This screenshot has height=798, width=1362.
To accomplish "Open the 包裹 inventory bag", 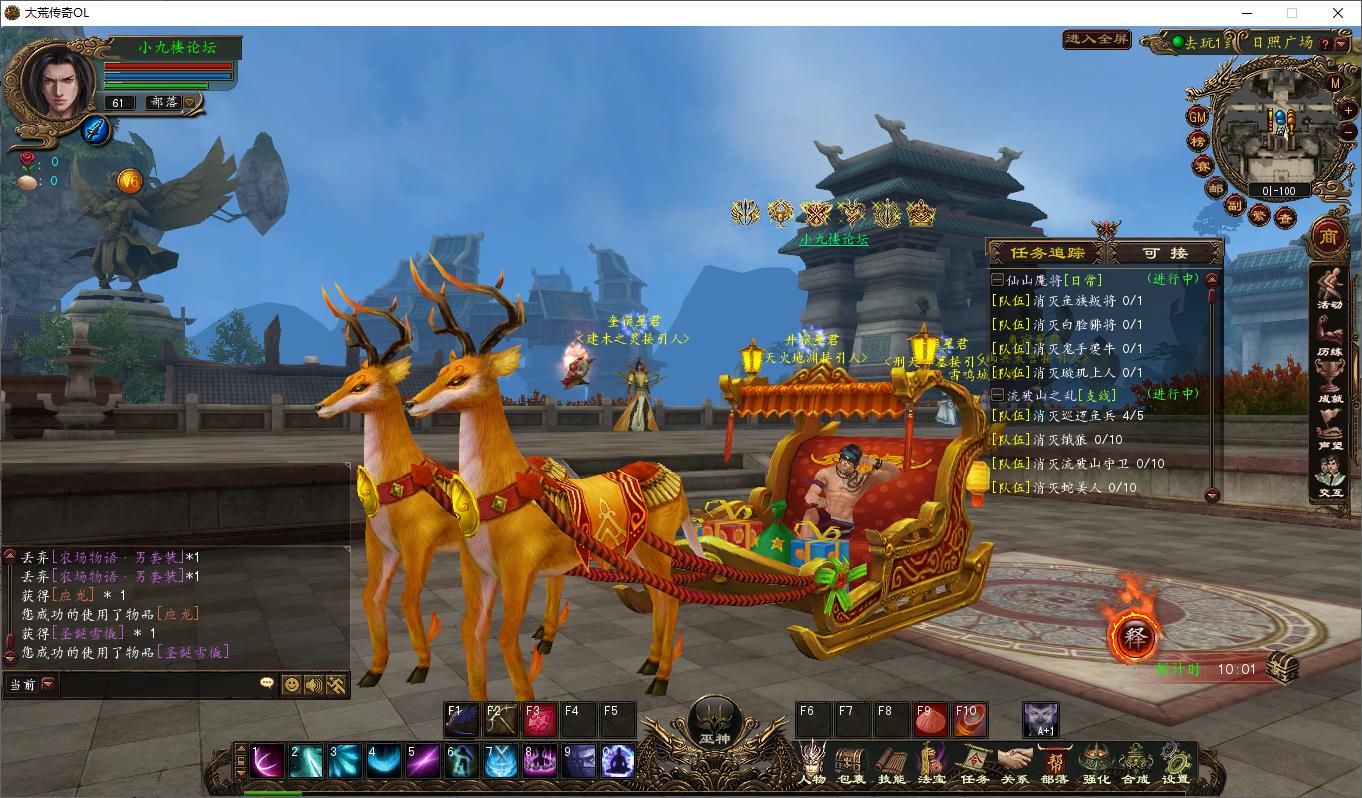I will (851, 763).
